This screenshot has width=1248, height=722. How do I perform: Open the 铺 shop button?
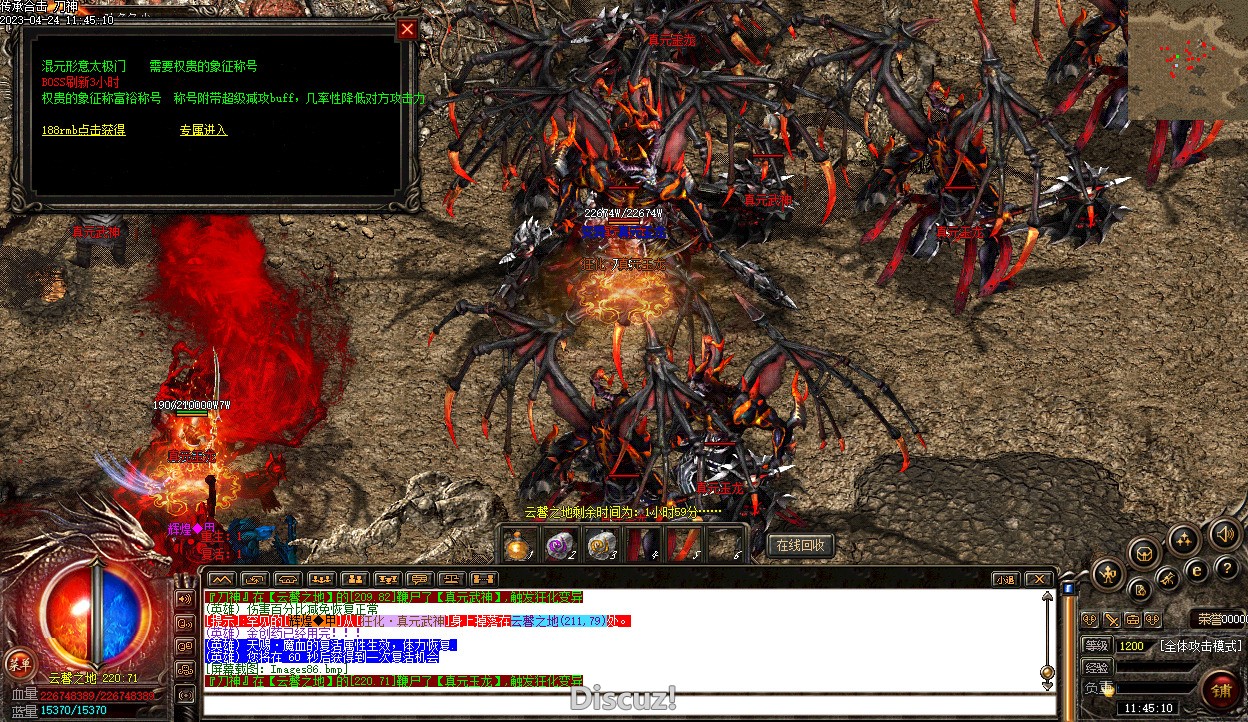click(1221, 691)
